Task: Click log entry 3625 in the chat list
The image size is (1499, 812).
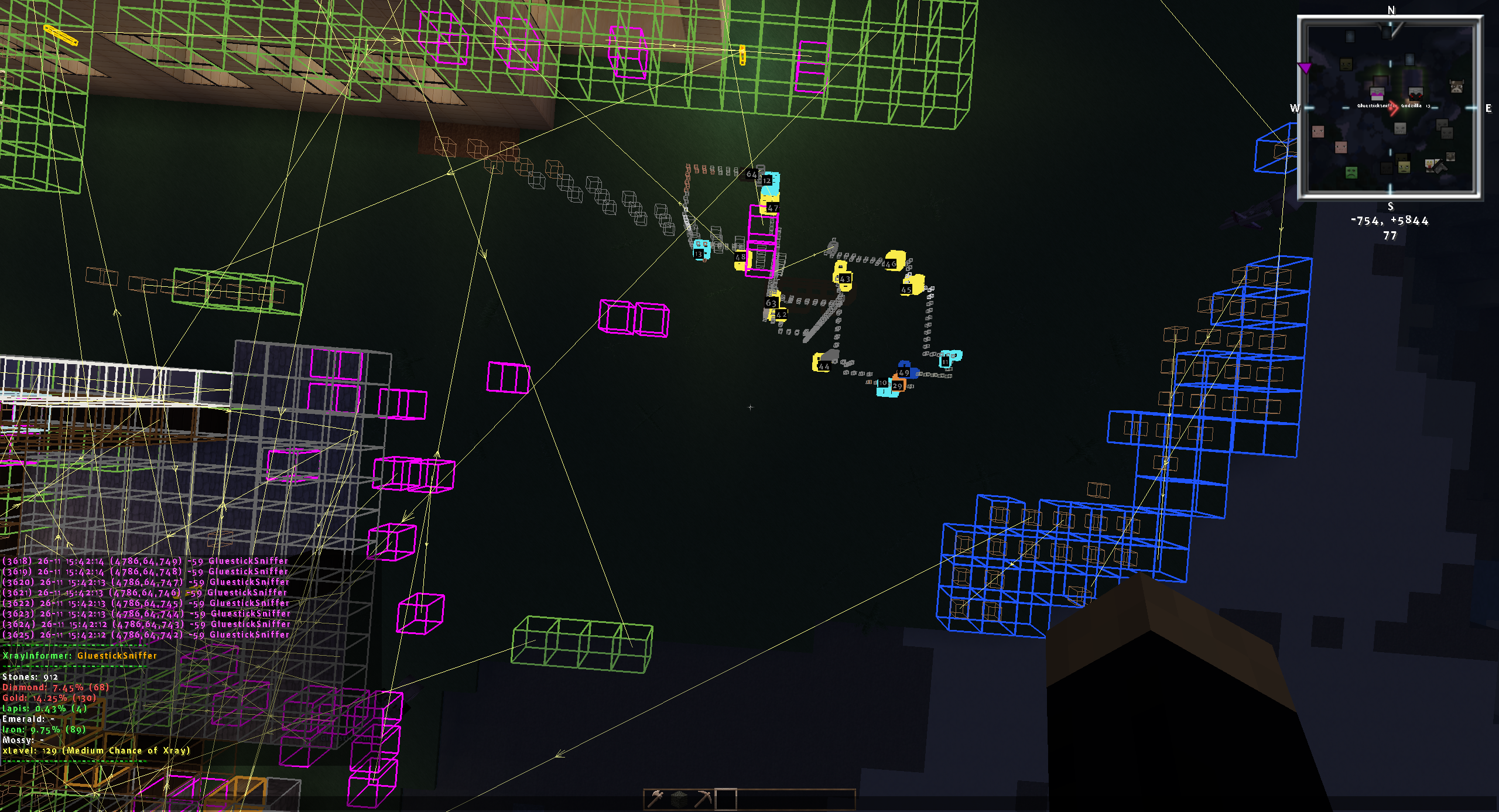Action: pos(145,635)
